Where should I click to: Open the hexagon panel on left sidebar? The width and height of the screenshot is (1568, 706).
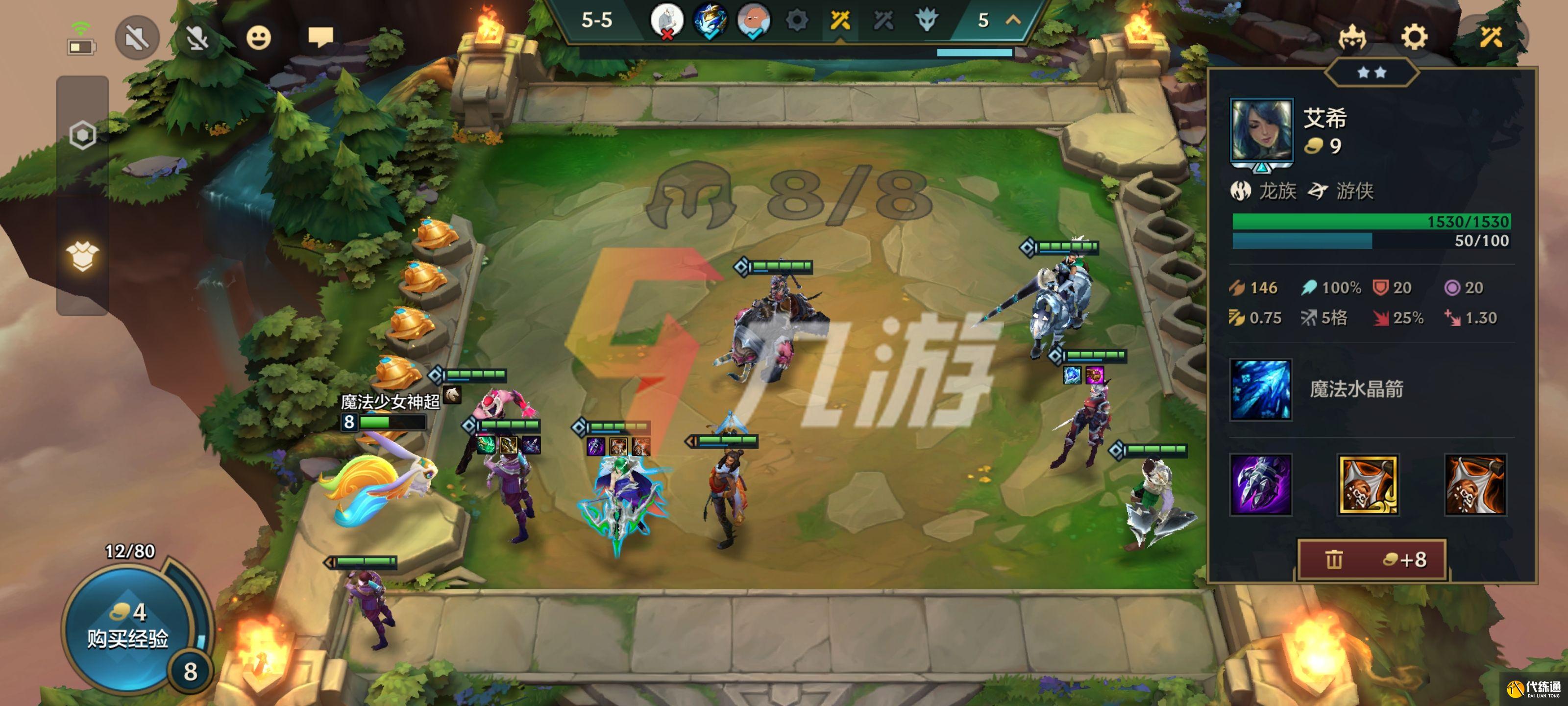point(83,135)
